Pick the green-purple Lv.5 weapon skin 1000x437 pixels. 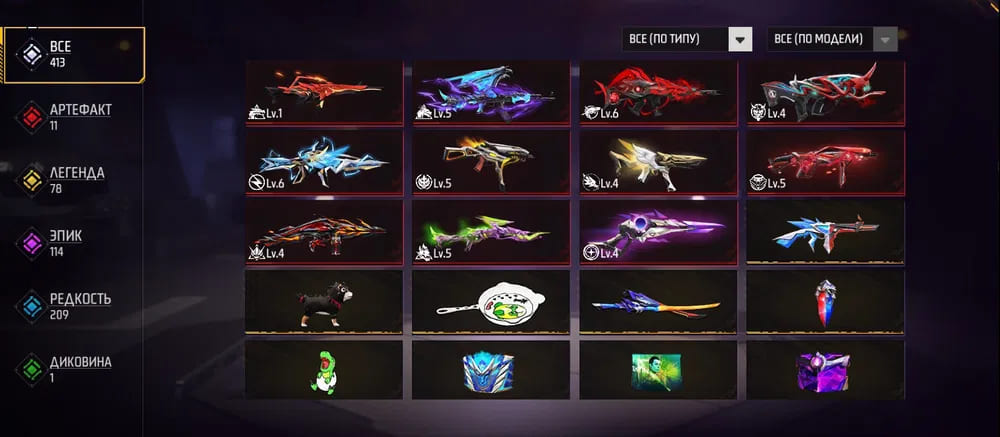491,232
